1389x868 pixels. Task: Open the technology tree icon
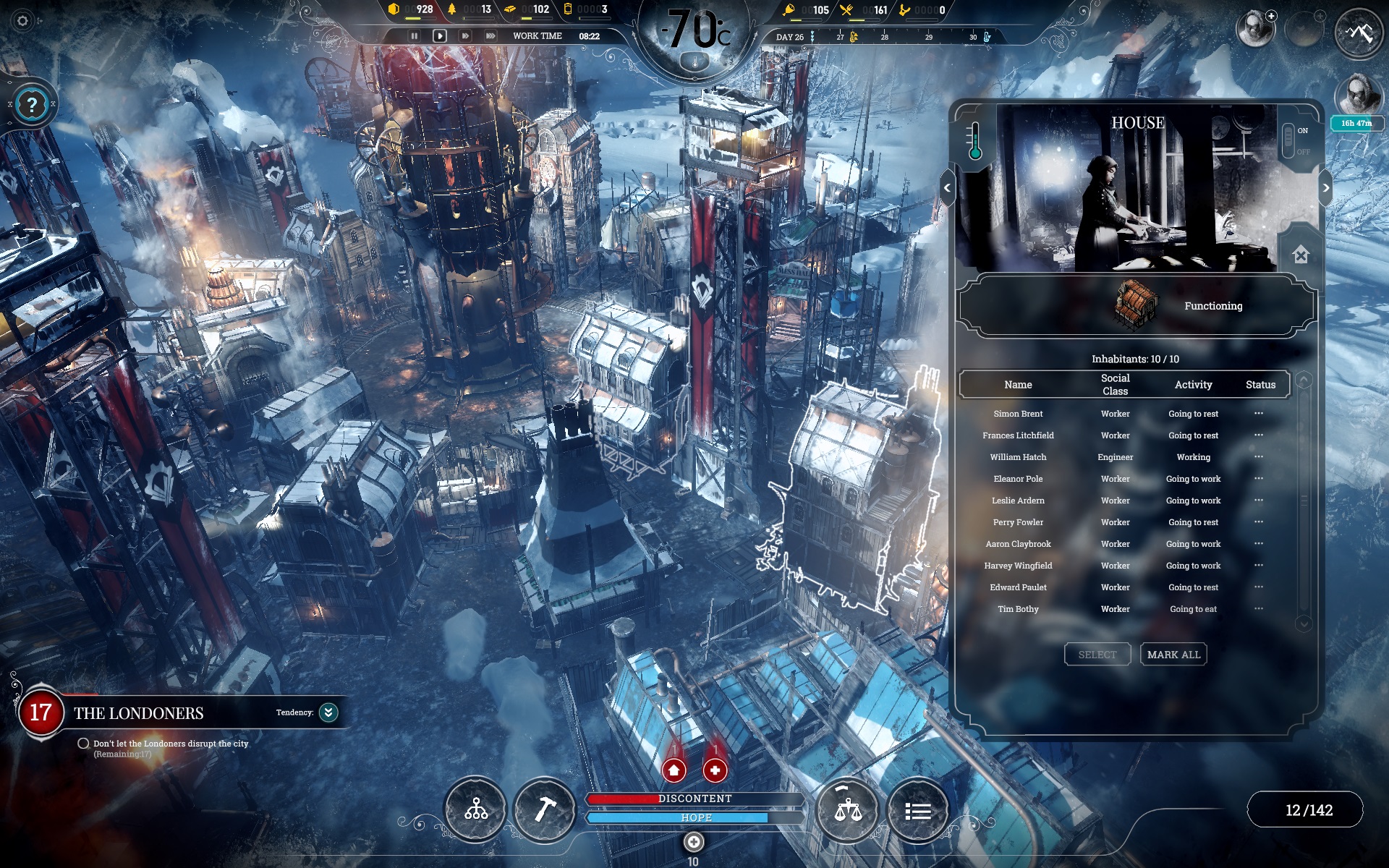click(475, 810)
